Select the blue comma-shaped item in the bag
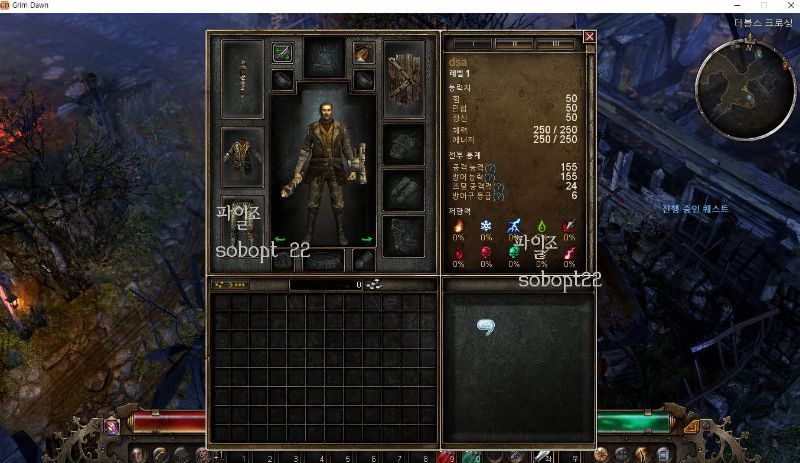Viewport: 800px width, 463px height. pos(487,327)
